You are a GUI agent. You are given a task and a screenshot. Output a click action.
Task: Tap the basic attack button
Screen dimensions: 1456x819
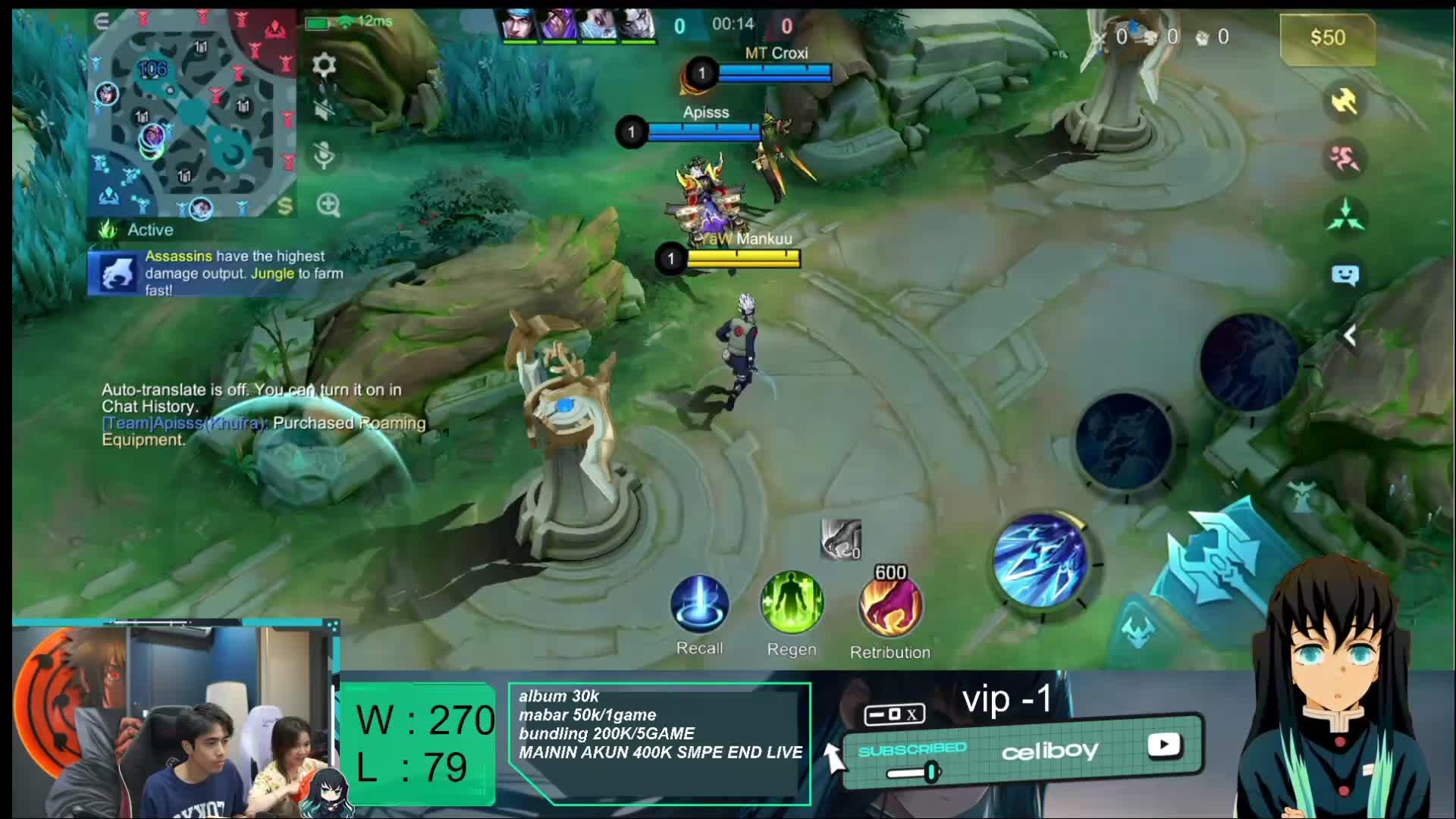click(1221, 561)
